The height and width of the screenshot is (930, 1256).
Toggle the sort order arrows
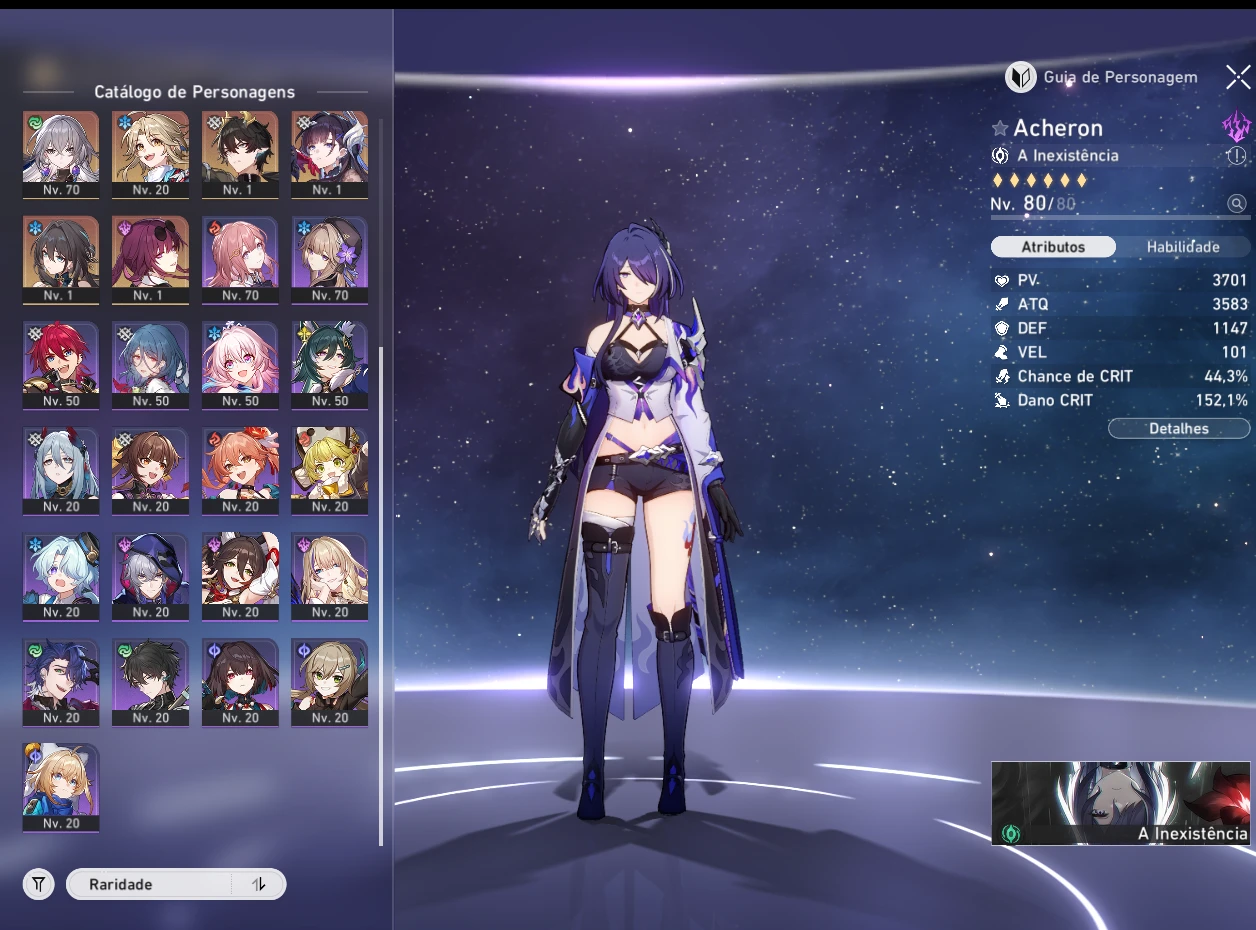(x=259, y=884)
